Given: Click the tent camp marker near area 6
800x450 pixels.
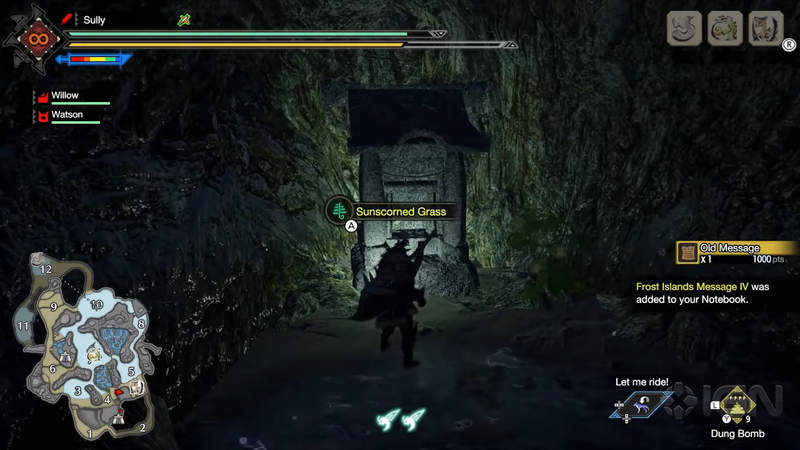Looking at the screenshot, I should [x=65, y=354].
